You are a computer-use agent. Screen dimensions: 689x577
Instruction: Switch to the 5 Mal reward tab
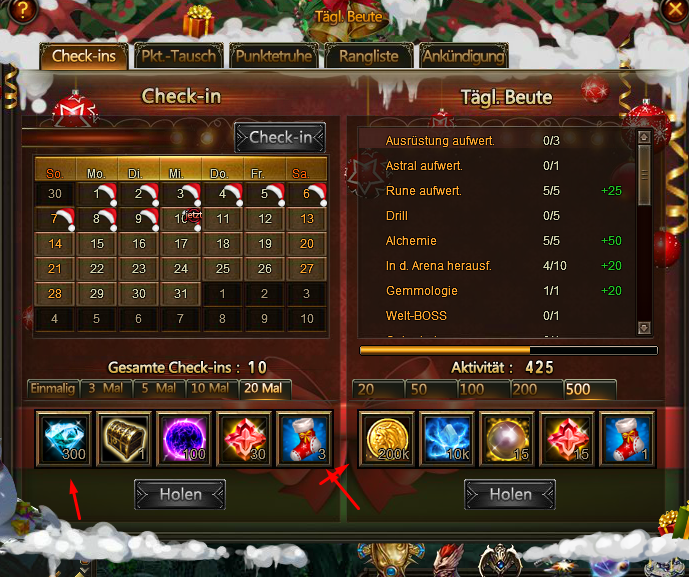click(157, 388)
